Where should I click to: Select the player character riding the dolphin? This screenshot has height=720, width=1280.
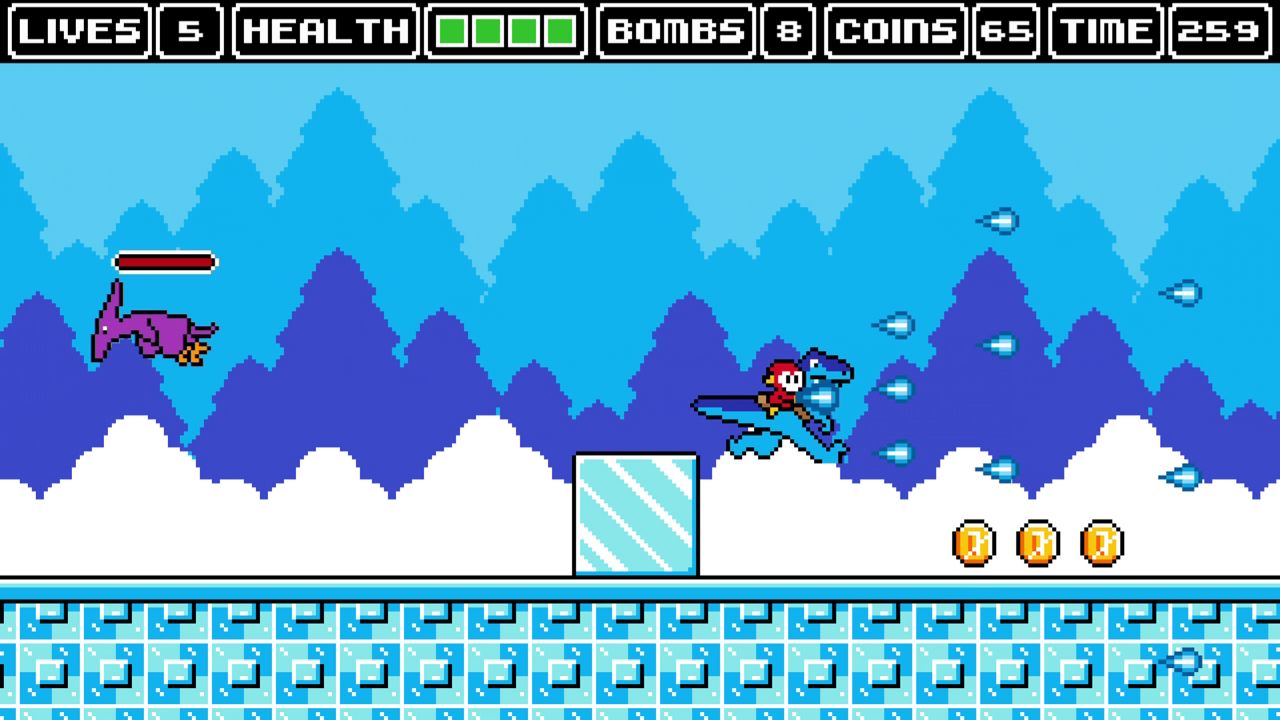[784, 385]
